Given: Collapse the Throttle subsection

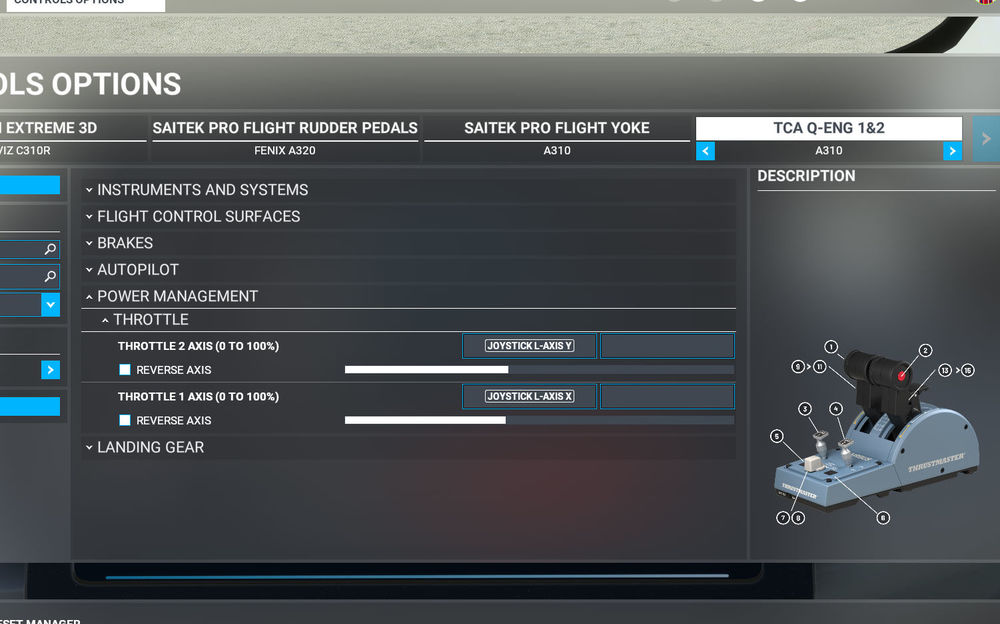Looking at the screenshot, I should 150,320.
